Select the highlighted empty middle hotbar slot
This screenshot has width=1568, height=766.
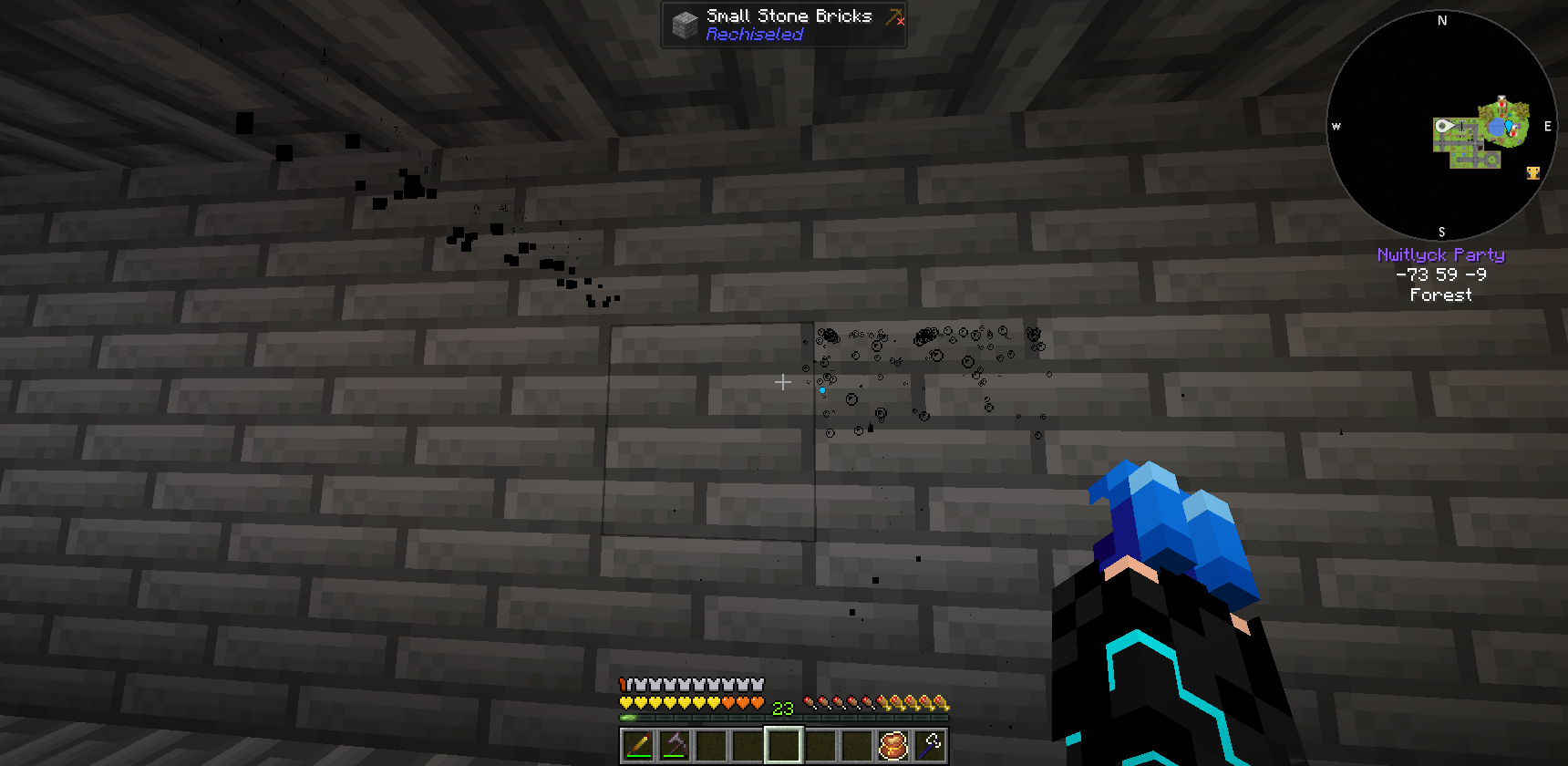click(x=782, y=746)
